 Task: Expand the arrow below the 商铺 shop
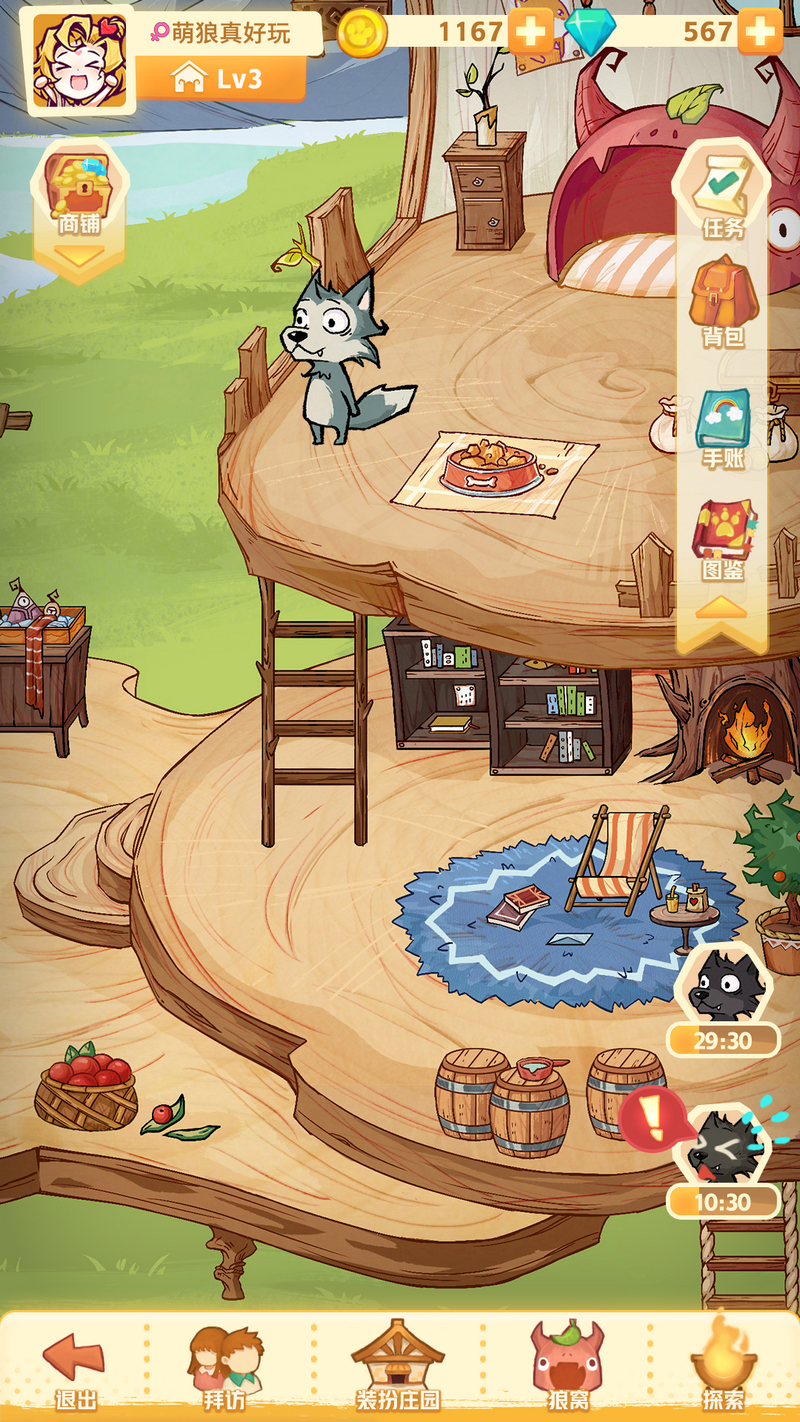[79, 257]
